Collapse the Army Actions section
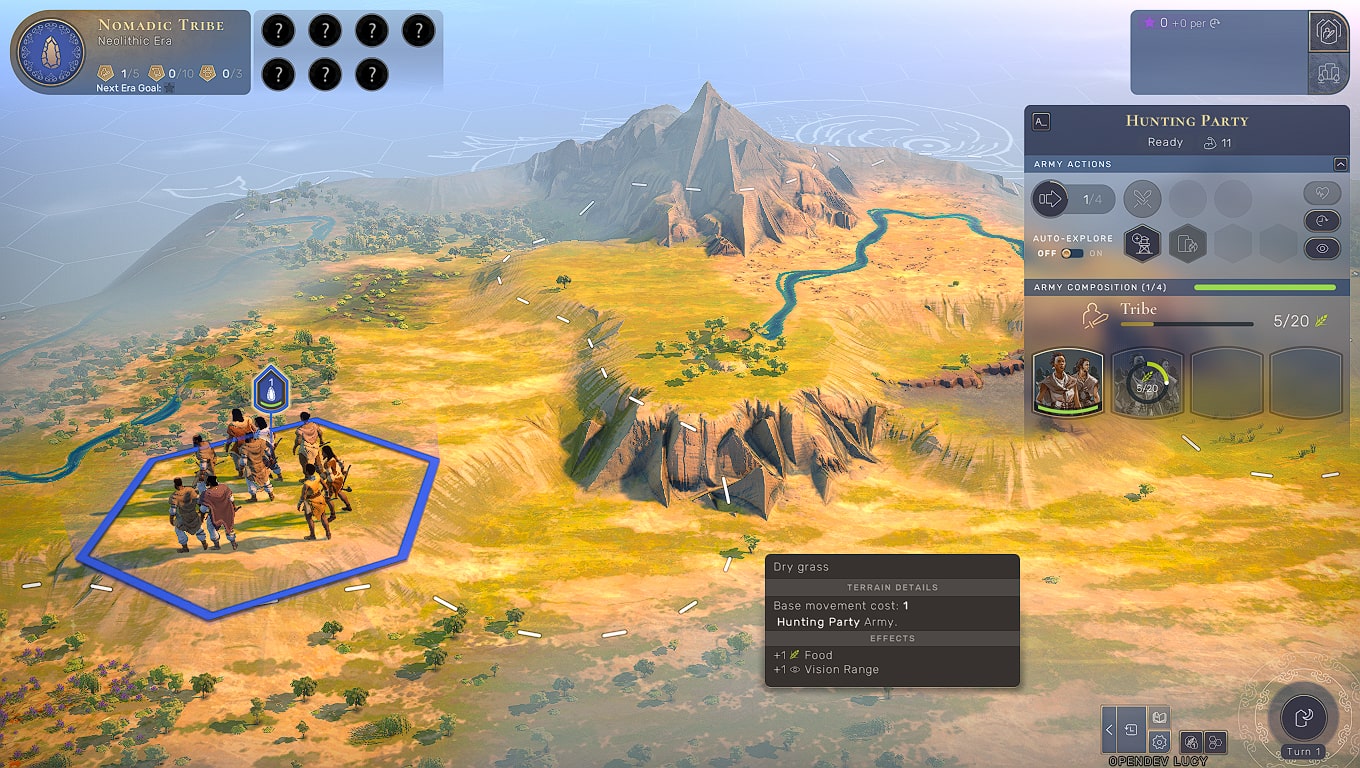This screenshot has width=1360, height=768. tap(1340, 164)
